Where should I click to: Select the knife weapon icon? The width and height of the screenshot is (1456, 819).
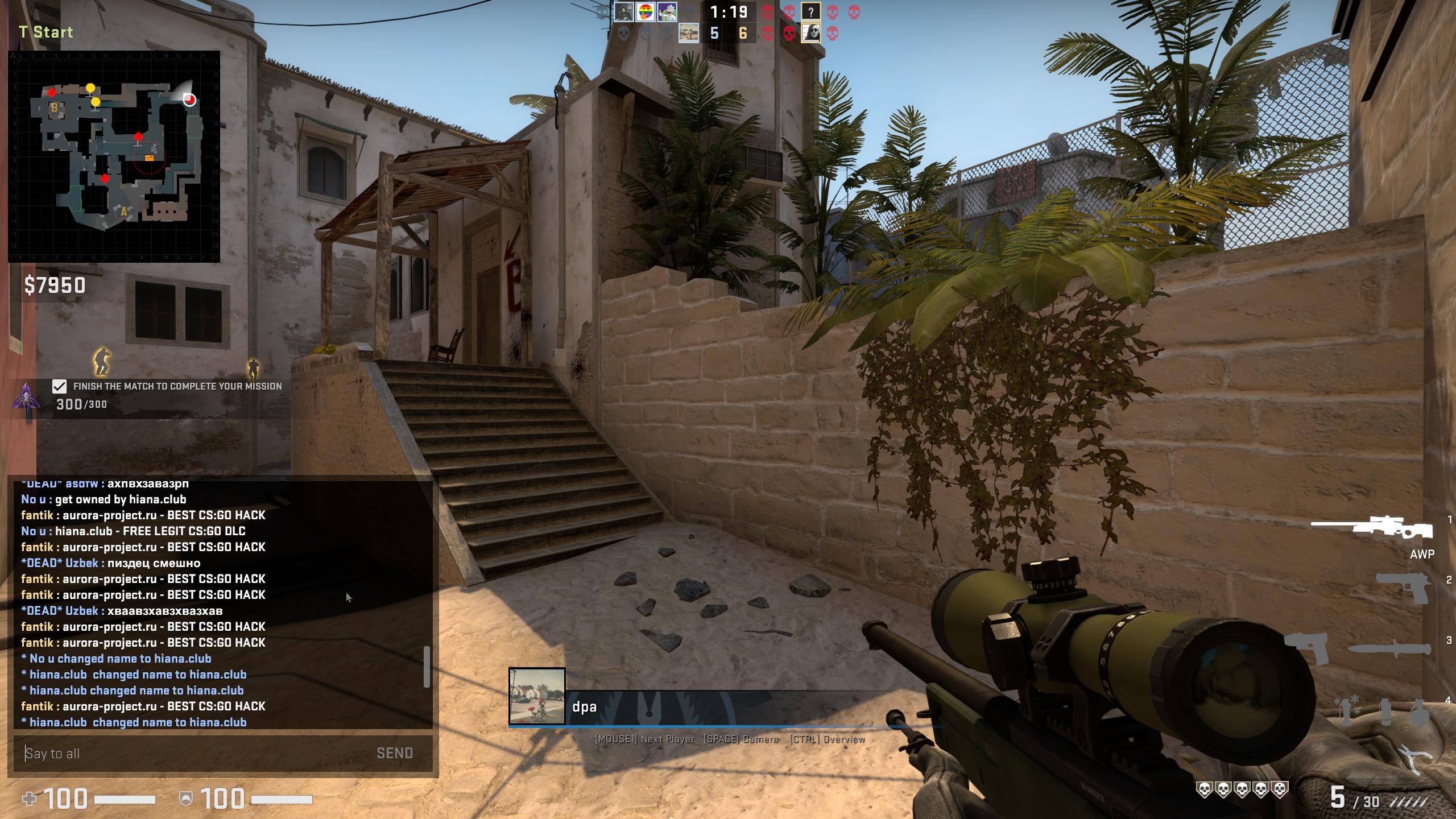1389,649
